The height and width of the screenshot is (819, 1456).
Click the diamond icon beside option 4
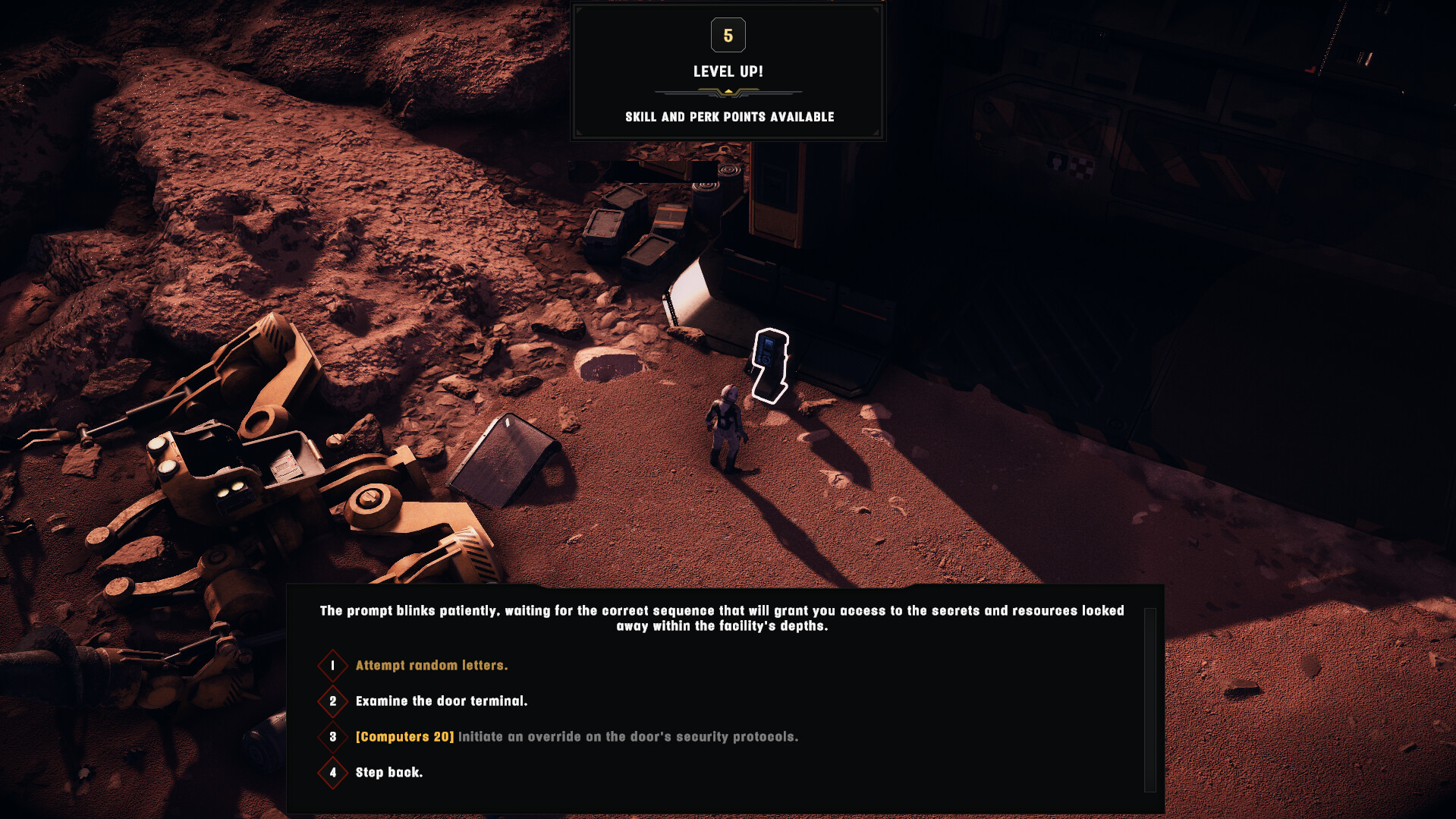[x=332, y=772]
